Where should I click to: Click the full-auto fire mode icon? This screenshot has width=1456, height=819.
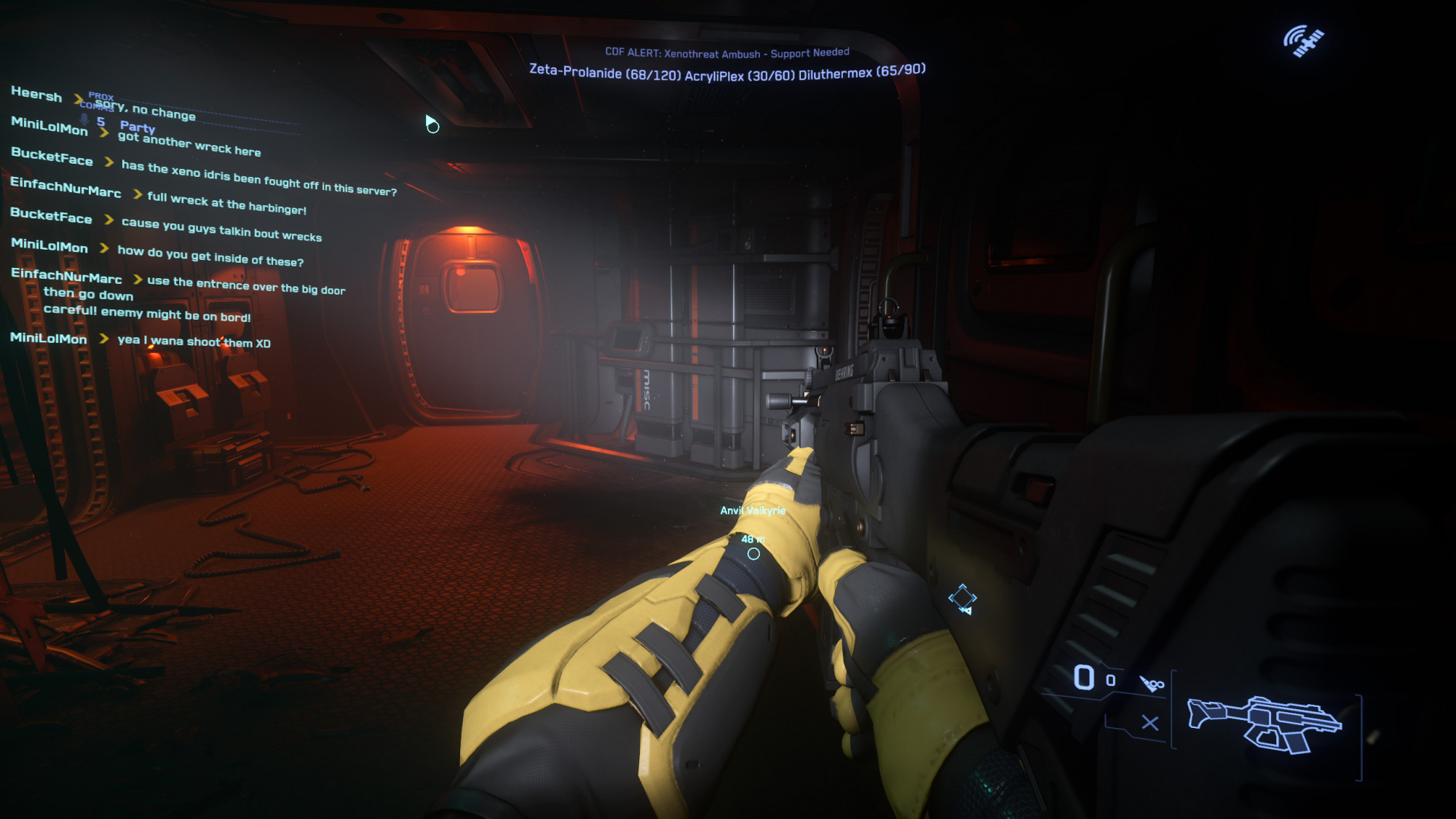click(1152, 684)
